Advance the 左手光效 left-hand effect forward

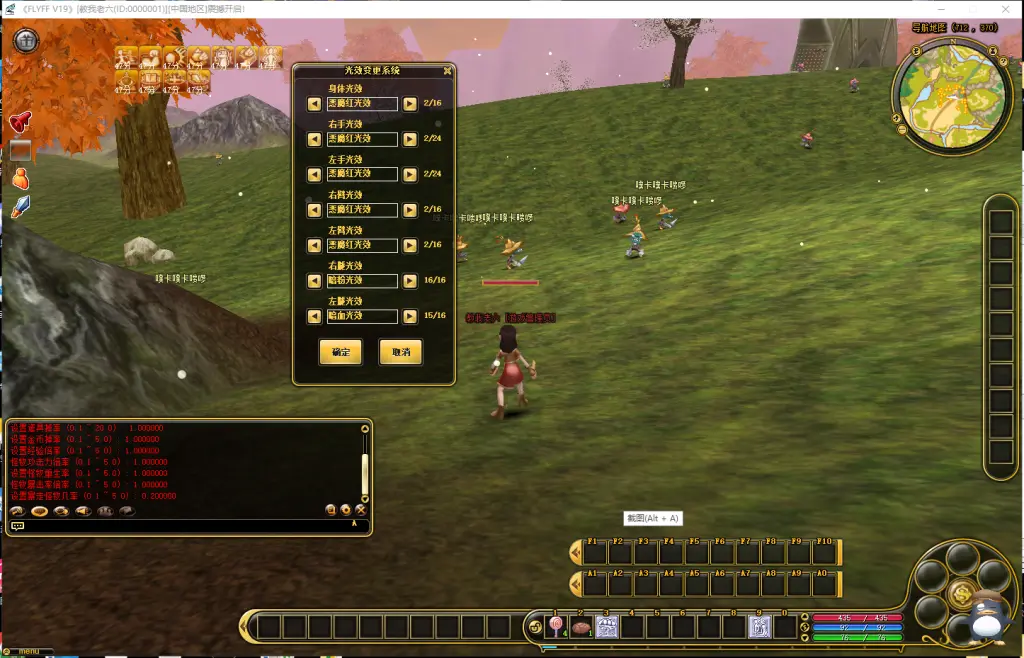[x=410, y=174]
